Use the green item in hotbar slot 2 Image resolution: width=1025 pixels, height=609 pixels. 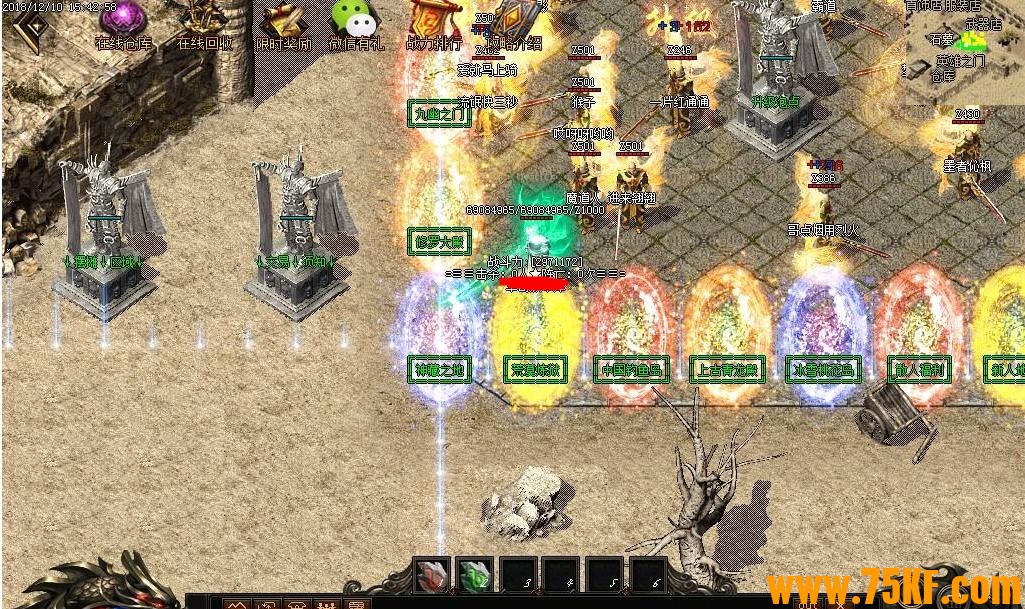[x=475, y=576]
